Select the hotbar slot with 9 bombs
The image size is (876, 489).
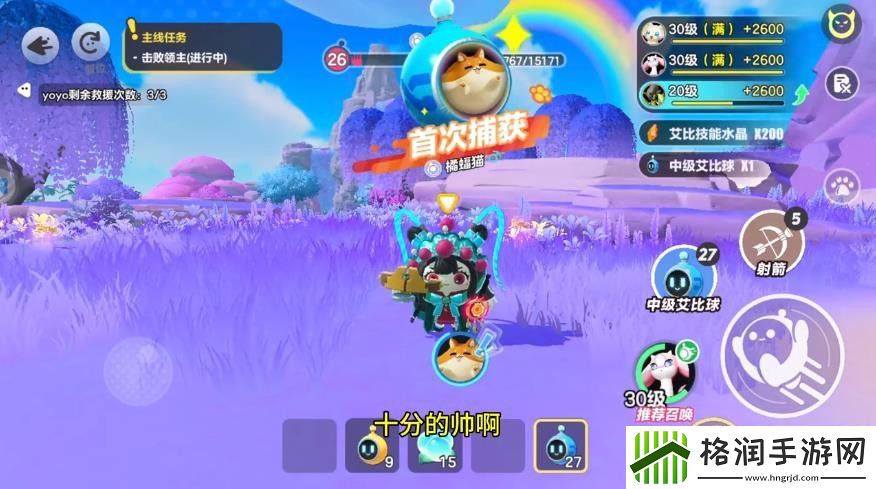pyautogui.click(x=372, y=446)
